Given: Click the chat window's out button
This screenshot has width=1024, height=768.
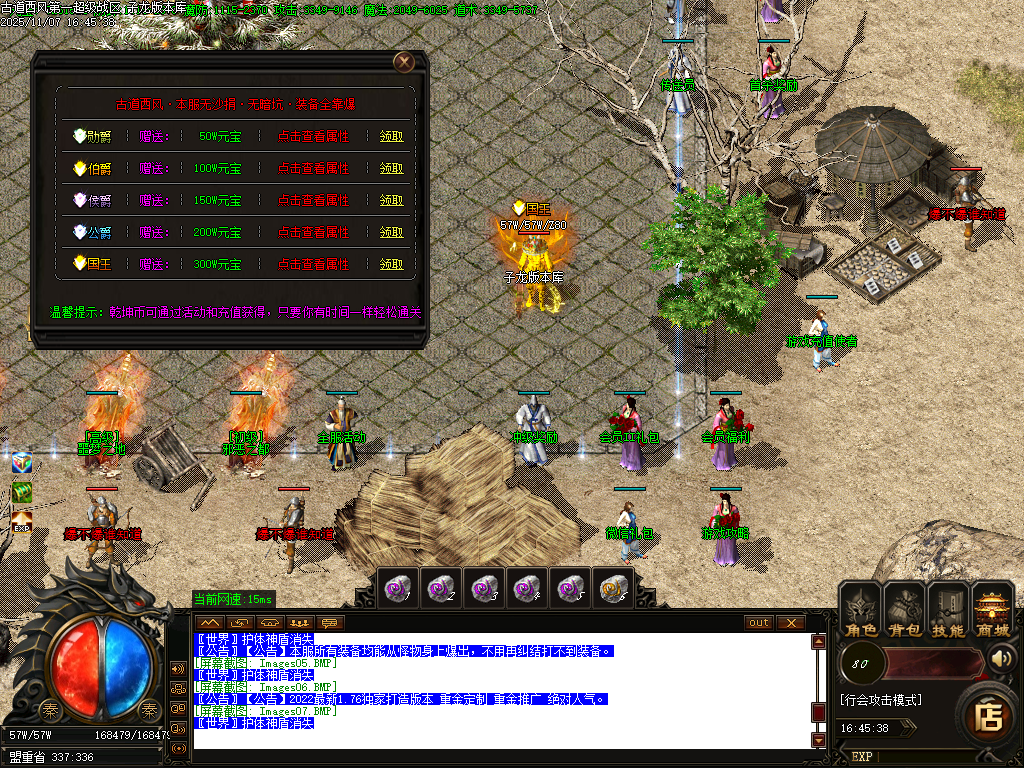Looking at the screenshot, I should (760, 623).
